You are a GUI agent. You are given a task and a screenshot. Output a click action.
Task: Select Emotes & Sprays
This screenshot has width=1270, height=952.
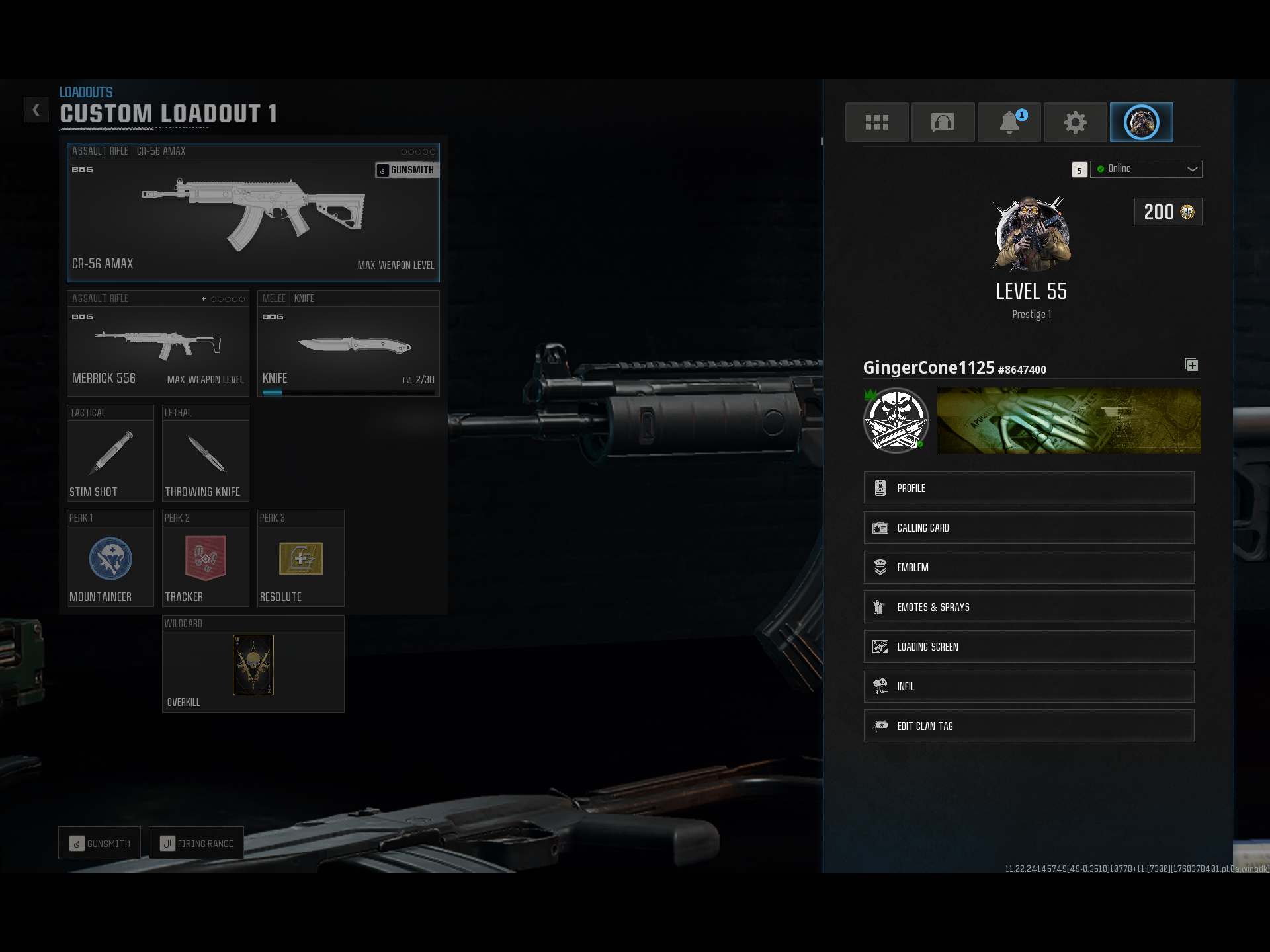point(1028,607)
